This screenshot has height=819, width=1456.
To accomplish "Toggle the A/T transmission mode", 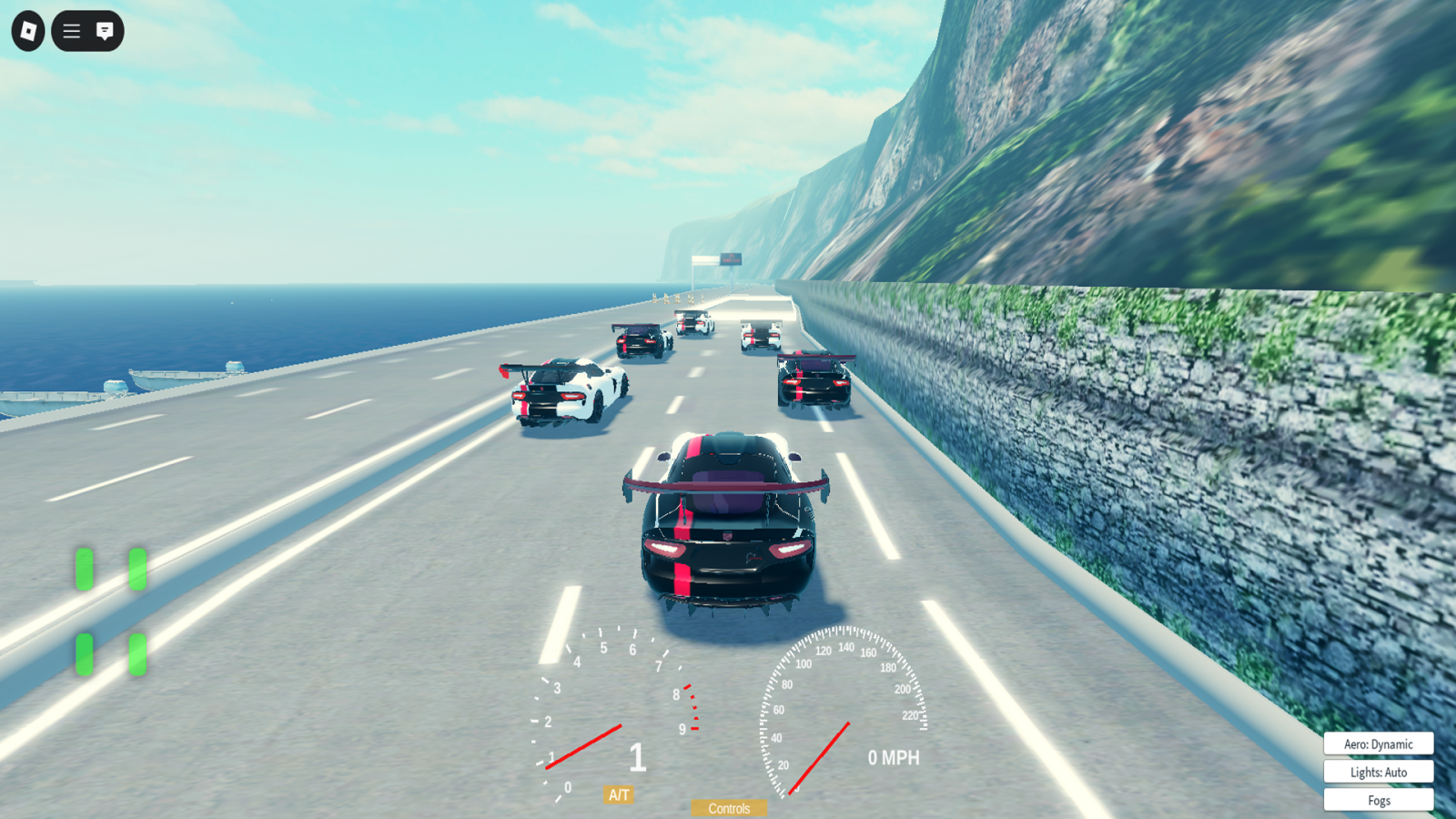I will 619,795.
